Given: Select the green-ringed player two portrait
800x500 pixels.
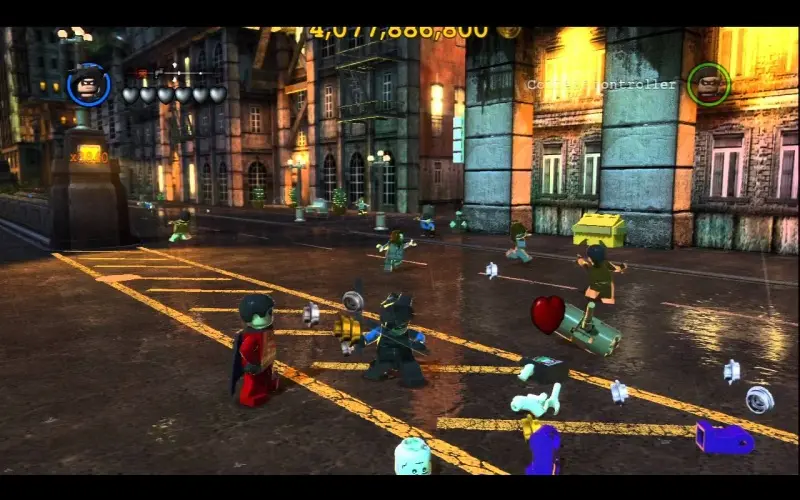Looking at the screenshot, I should [708, 84].
